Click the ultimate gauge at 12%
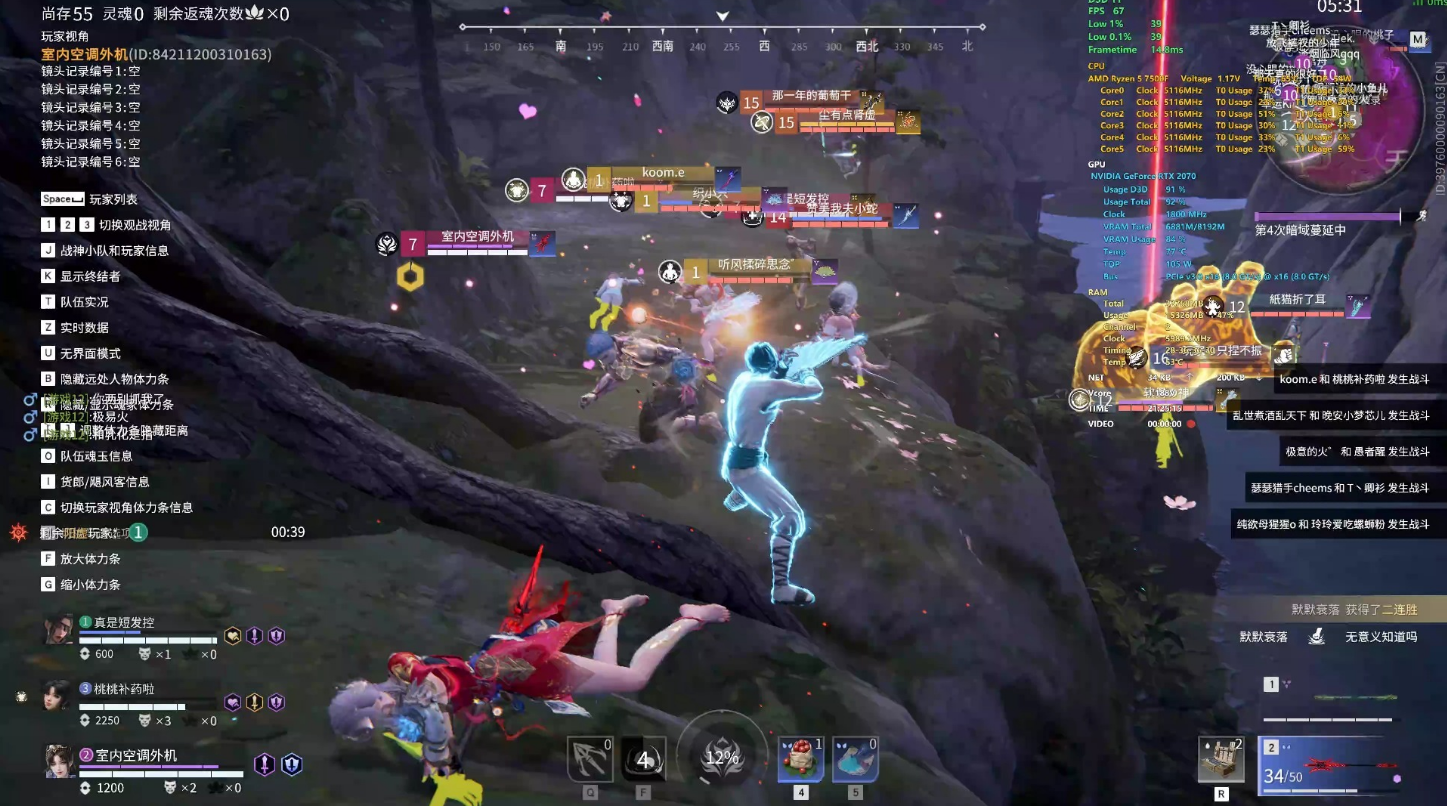The height and width of the screenshot is (806, 1447). coord(721,757)
